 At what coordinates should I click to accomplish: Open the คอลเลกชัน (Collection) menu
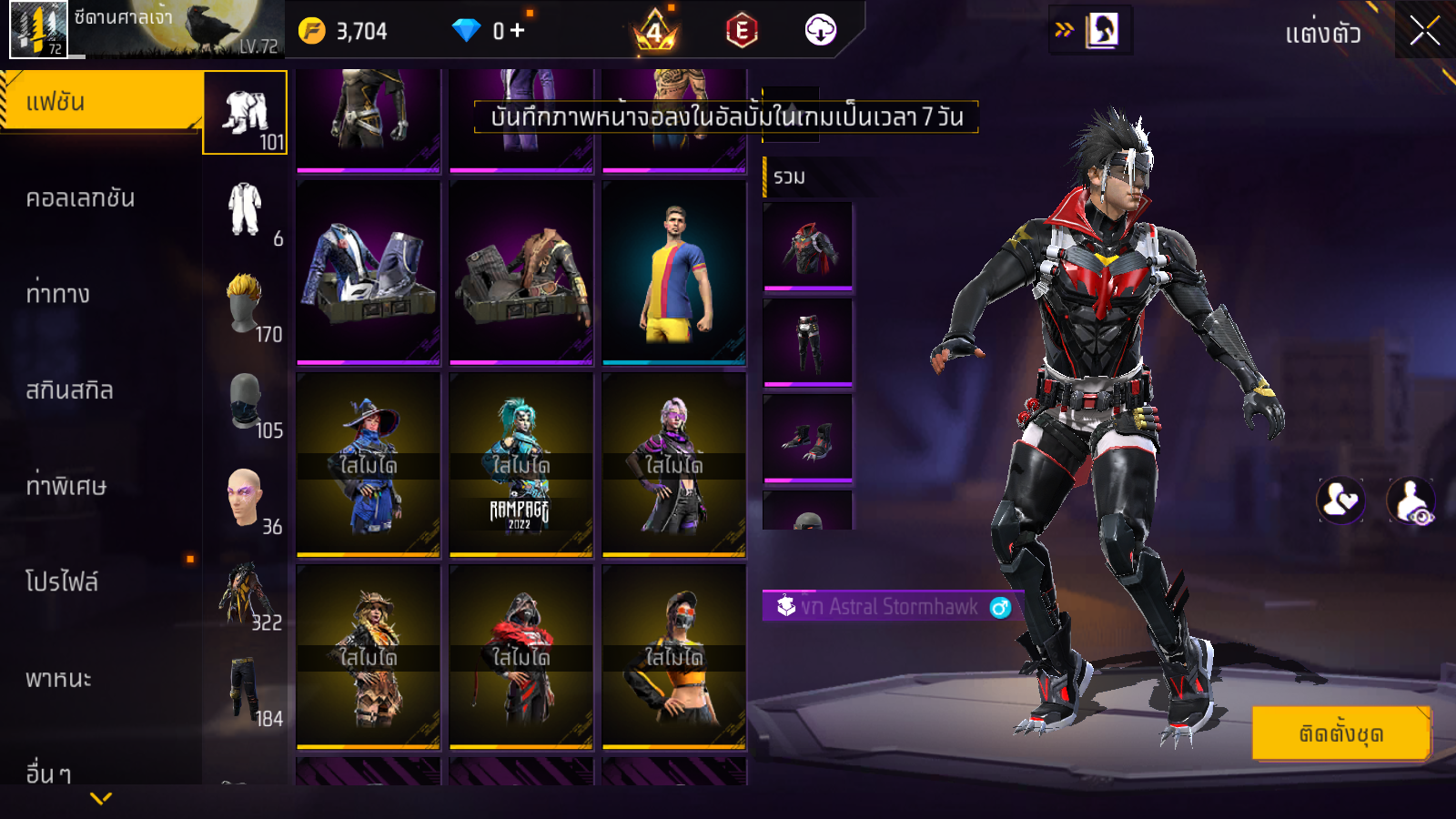(x=82, y=198)
